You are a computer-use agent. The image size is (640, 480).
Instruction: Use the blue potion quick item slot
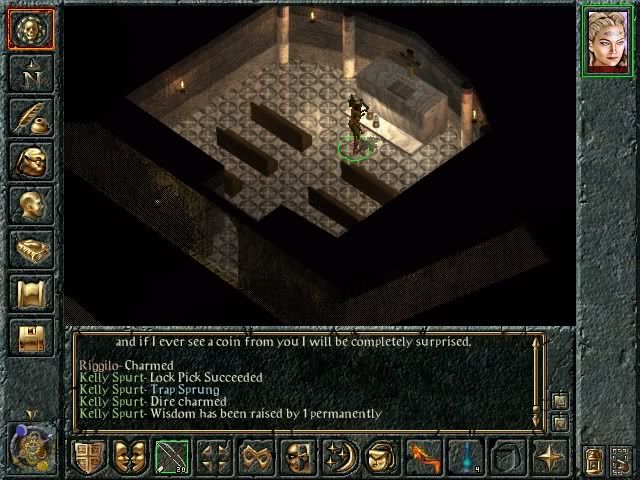(465, 458)
